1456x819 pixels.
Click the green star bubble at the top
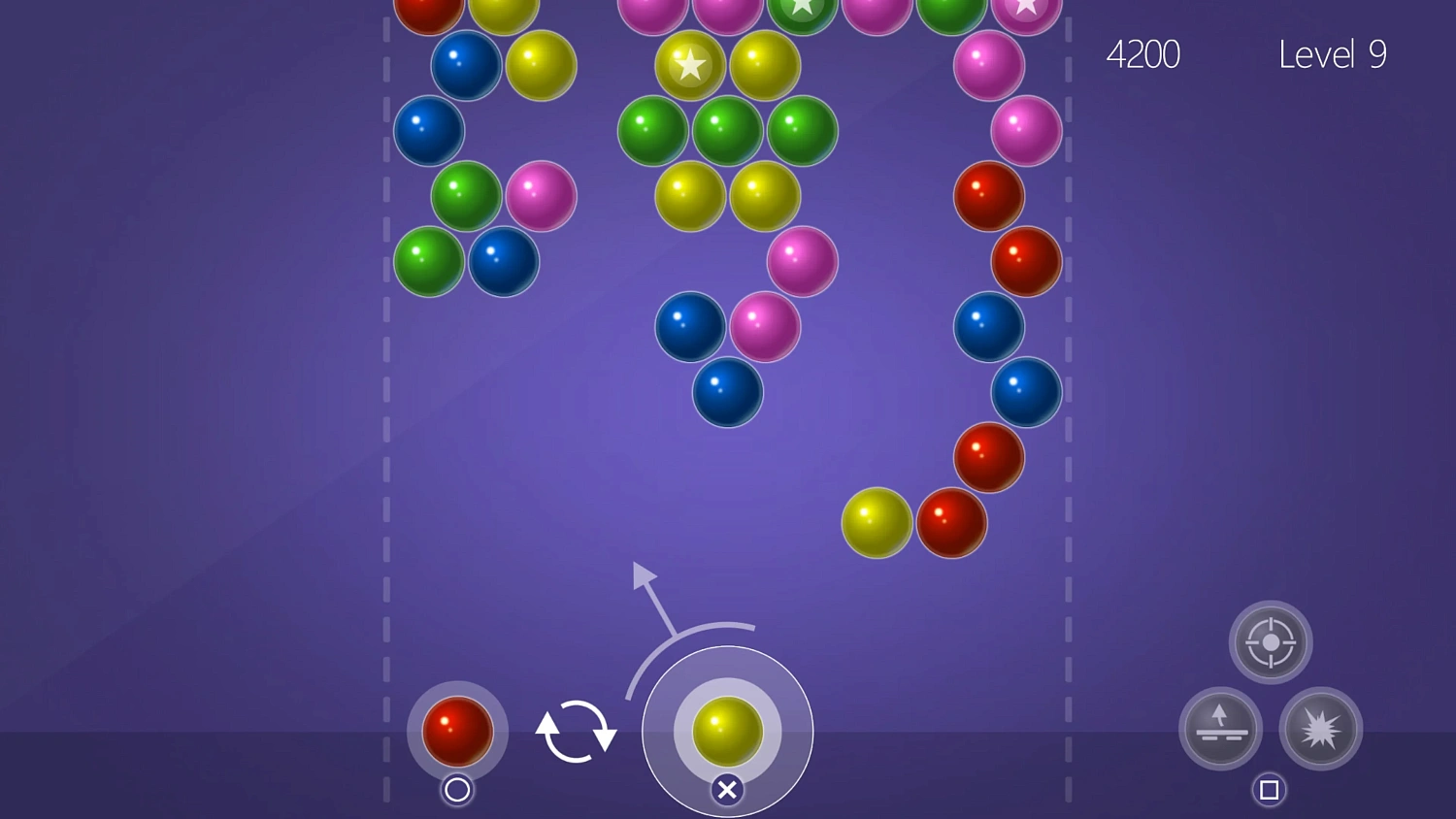(802, 8)
